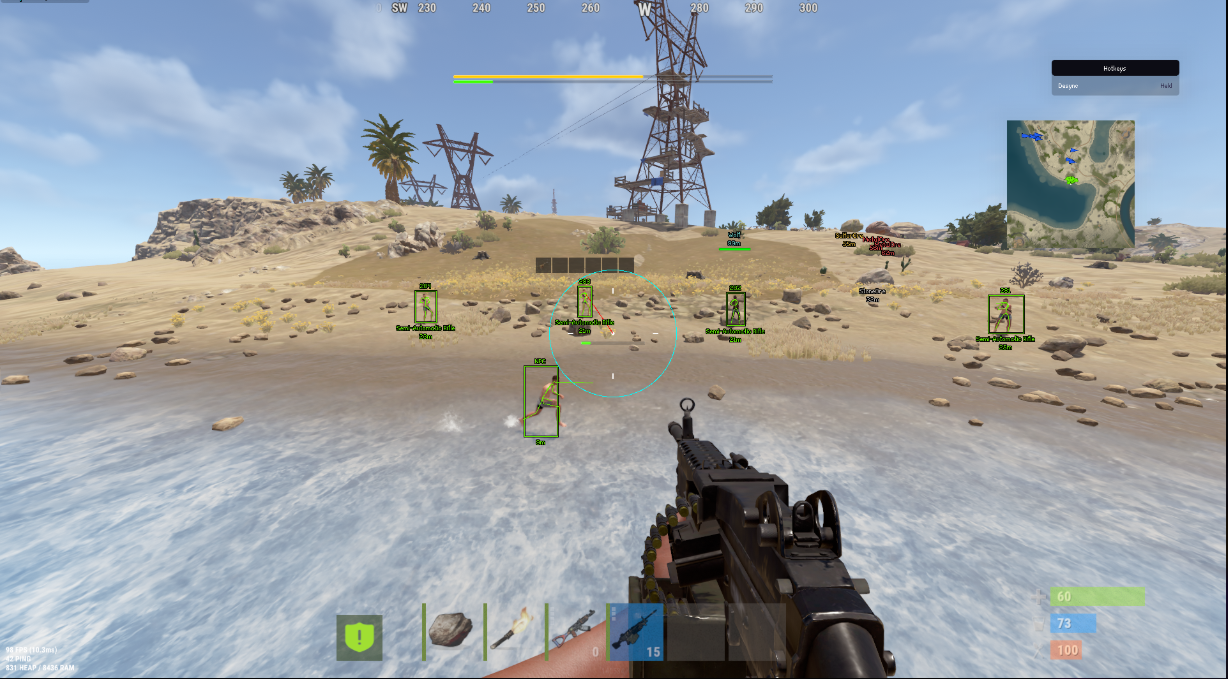The image size is (1228, 679).
Task: Click the green shield alert icon
Action: pyautogui.click(x=359, y=637)
